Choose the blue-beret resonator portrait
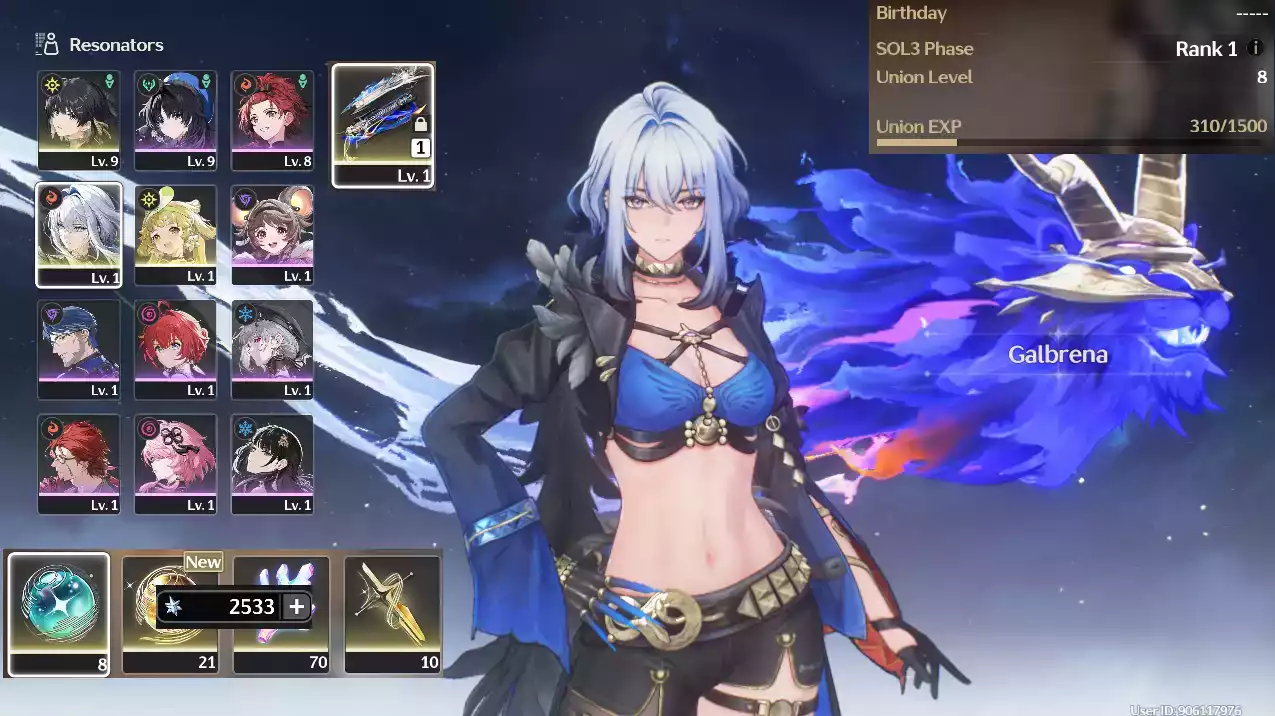1275x716 pixels. pyautogui.click(x=175, y=118)
